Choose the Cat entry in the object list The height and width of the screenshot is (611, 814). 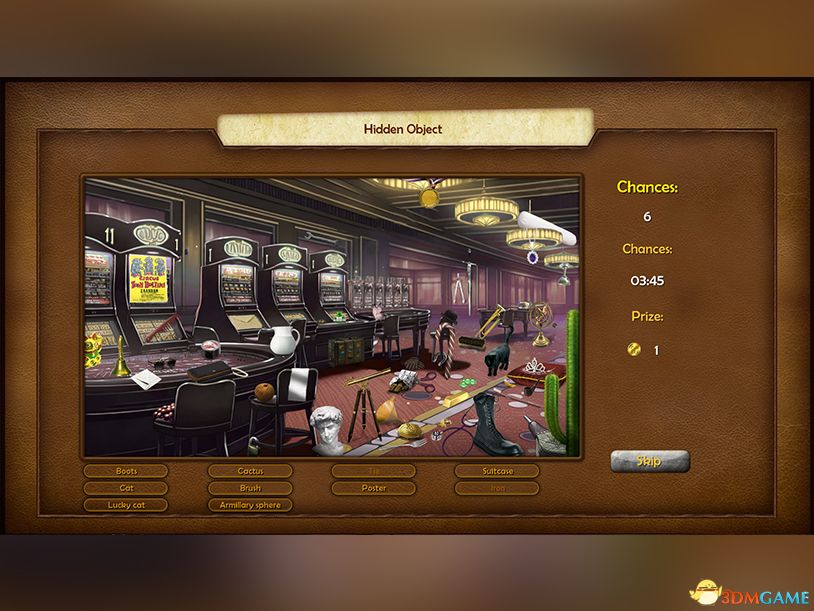point(126,488)
